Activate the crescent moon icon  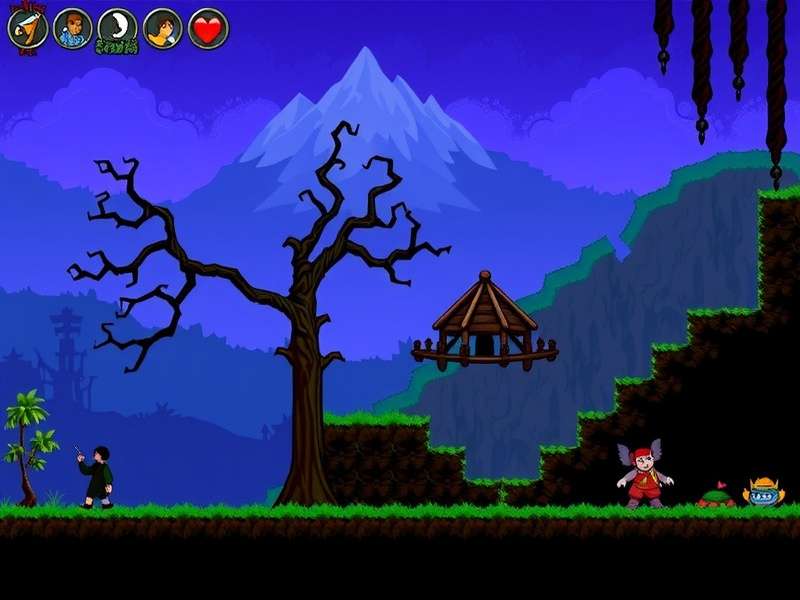117,28
